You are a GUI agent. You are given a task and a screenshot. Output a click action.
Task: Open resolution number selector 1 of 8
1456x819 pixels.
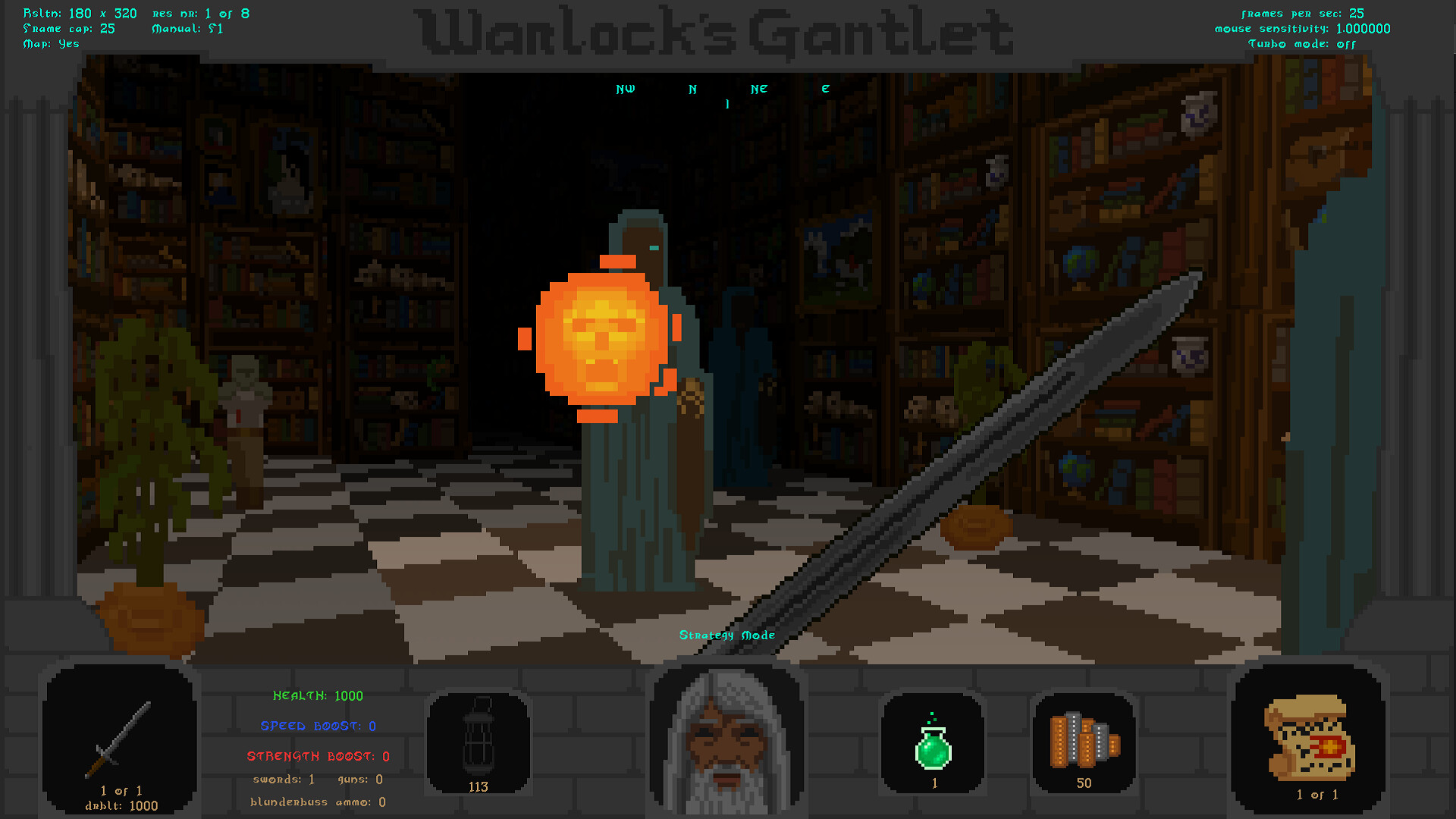tap(199, 13)
